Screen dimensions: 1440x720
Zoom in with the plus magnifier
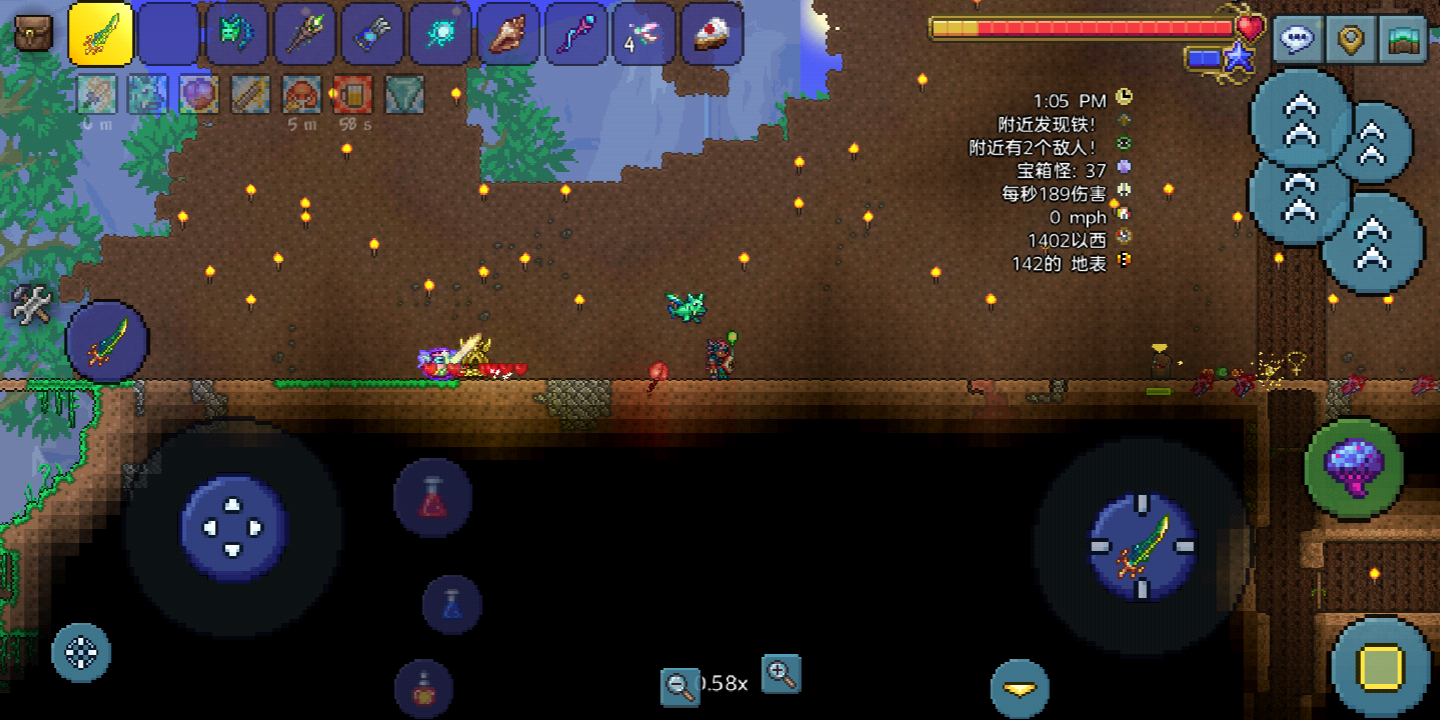click(x=781, y=674)
